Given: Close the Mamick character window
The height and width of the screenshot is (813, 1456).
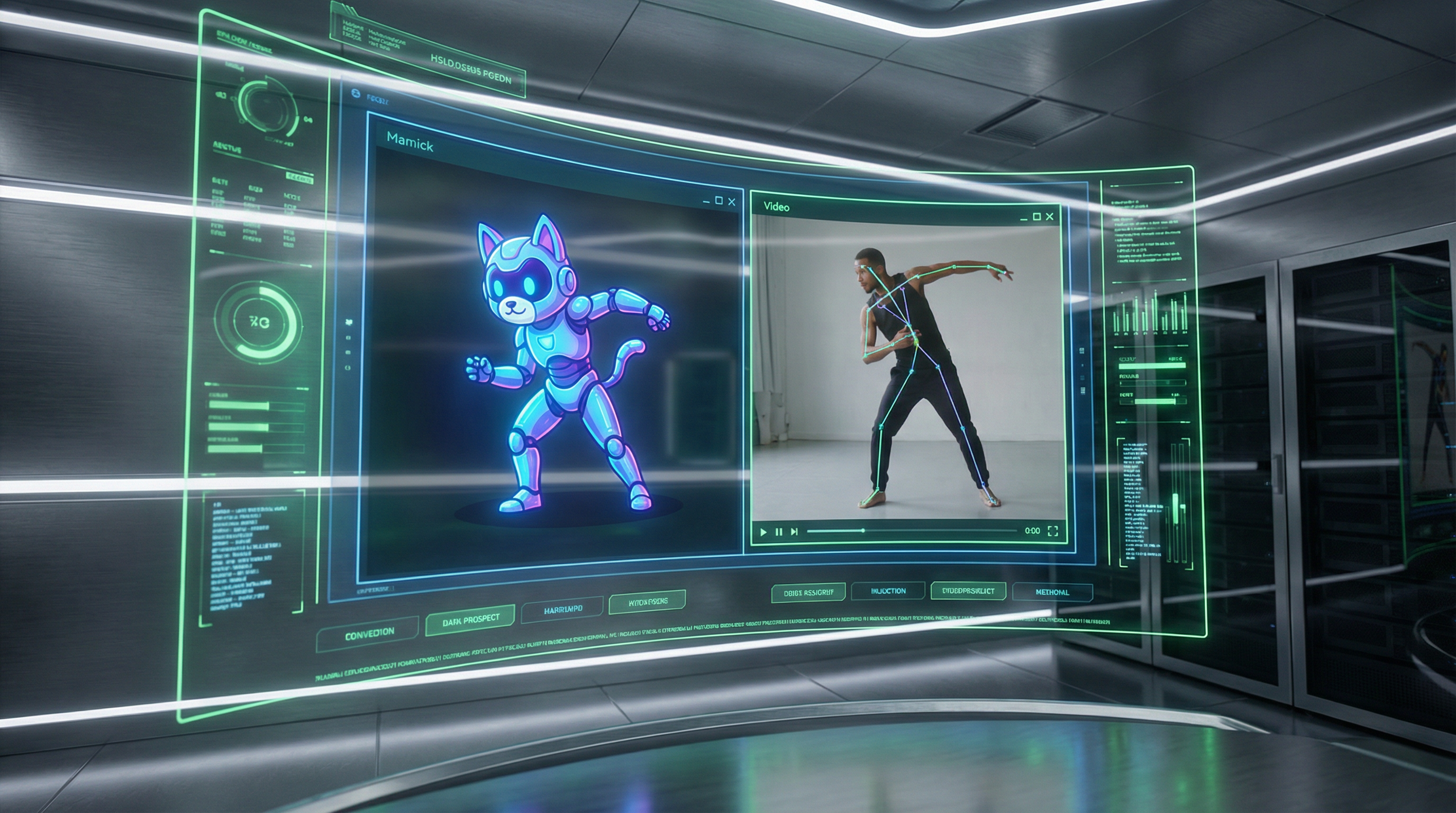Looking at the screenshot, I should pos(731,201).
